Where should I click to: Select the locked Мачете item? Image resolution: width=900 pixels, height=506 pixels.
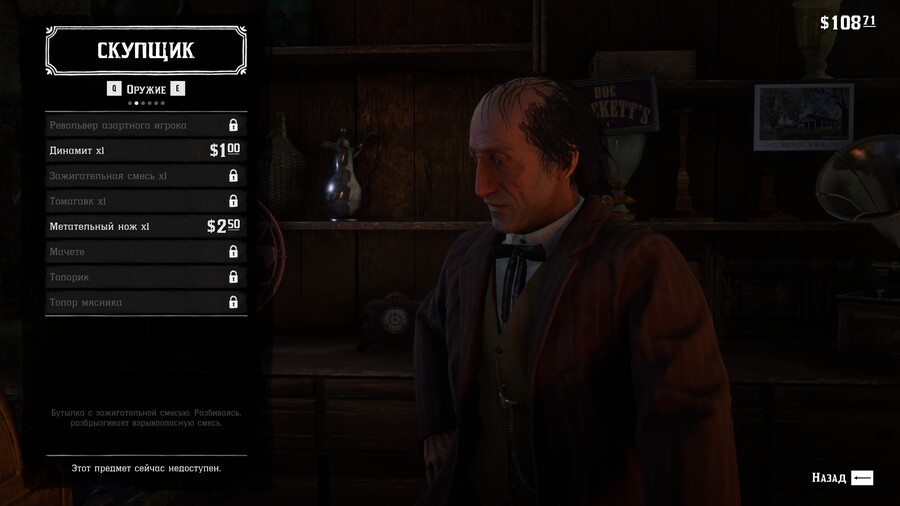tap(145, 252)
